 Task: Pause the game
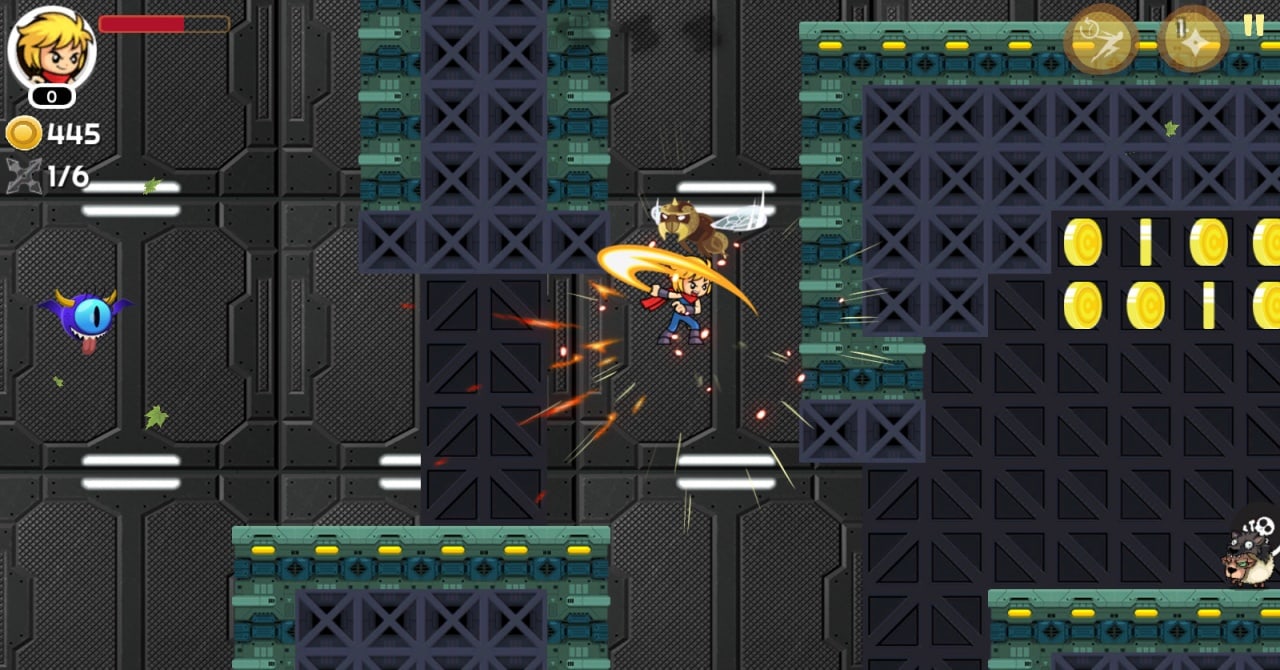point(1254,25)
